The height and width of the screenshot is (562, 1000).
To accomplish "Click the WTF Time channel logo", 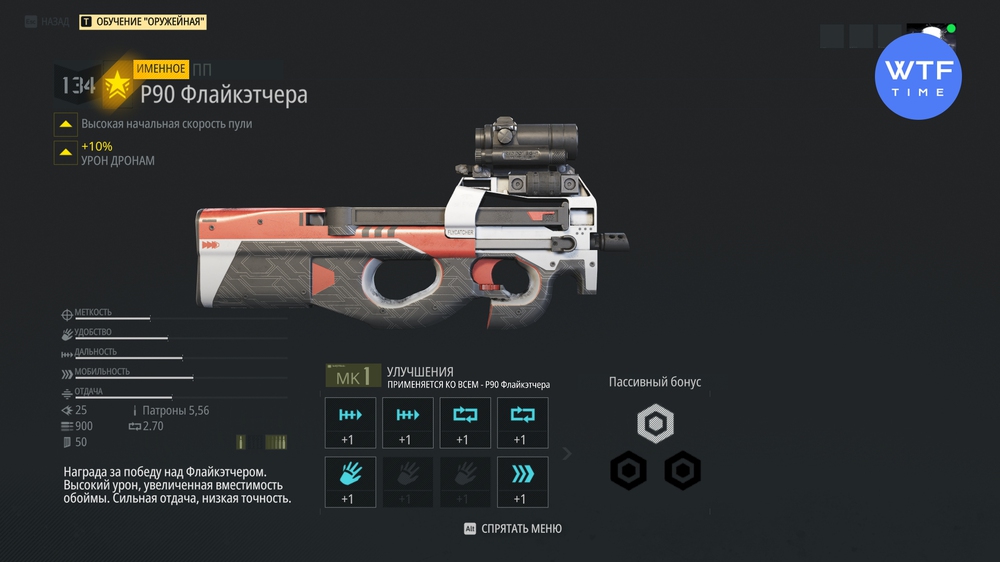I will pos(917,76).
